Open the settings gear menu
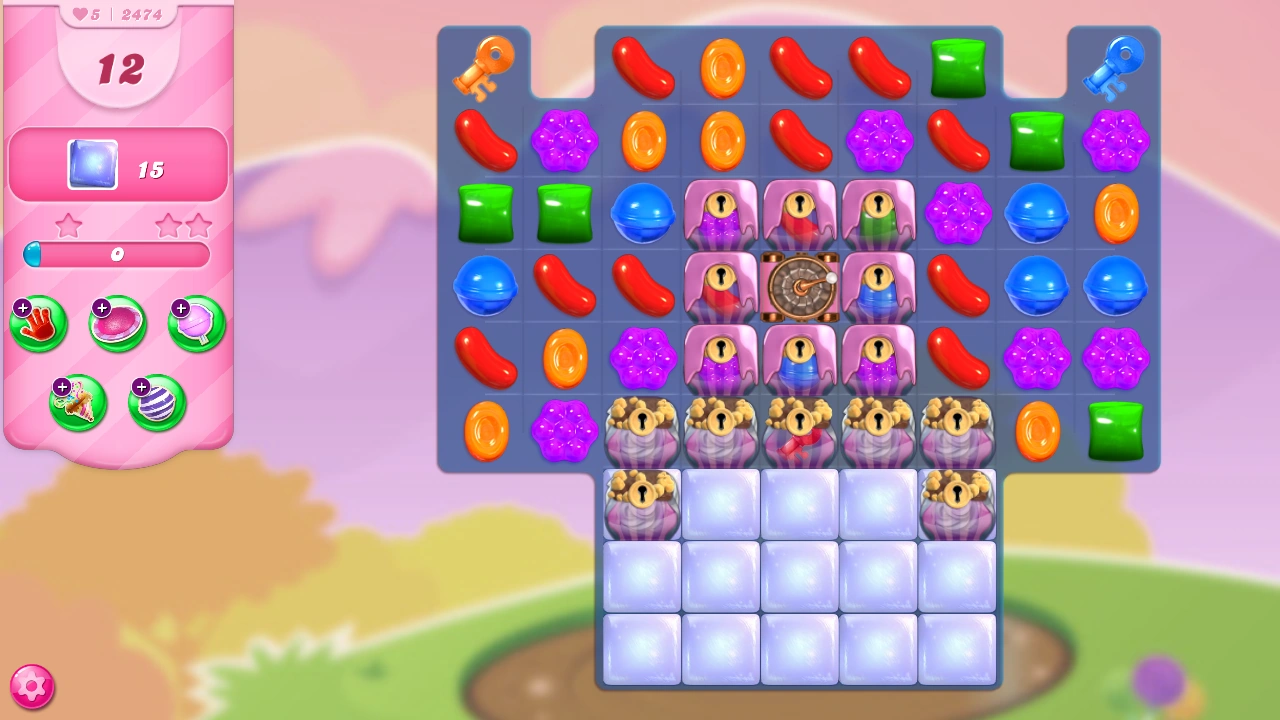The image size is (1280, 720). [x=33, y=686]
